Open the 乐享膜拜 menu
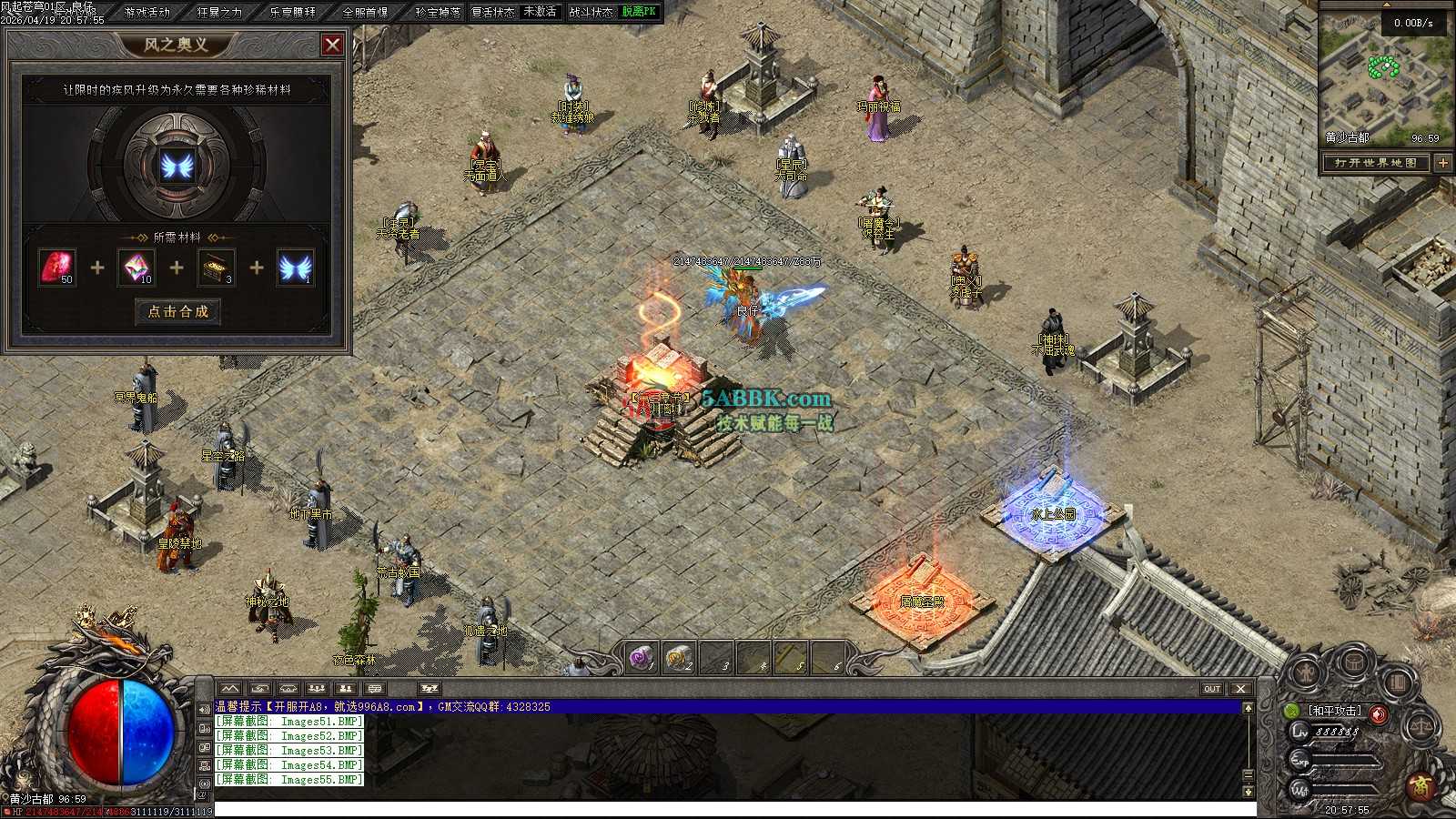1456x819 pixels. click(292, 12)
